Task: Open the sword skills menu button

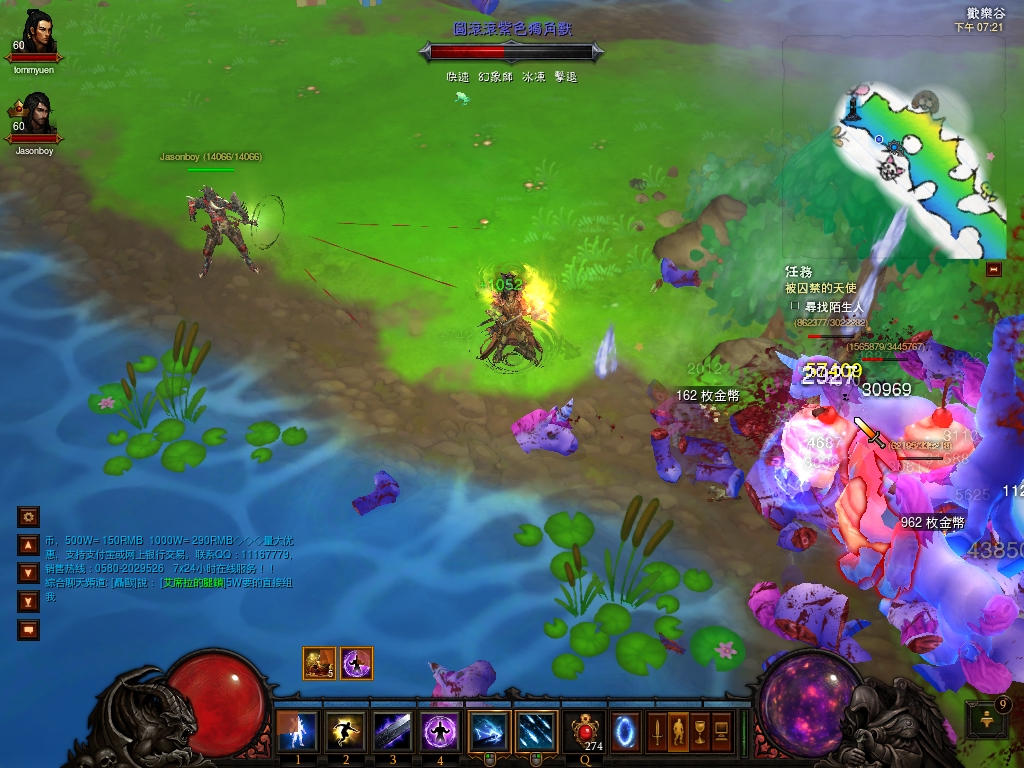Action: click(657, 731)
